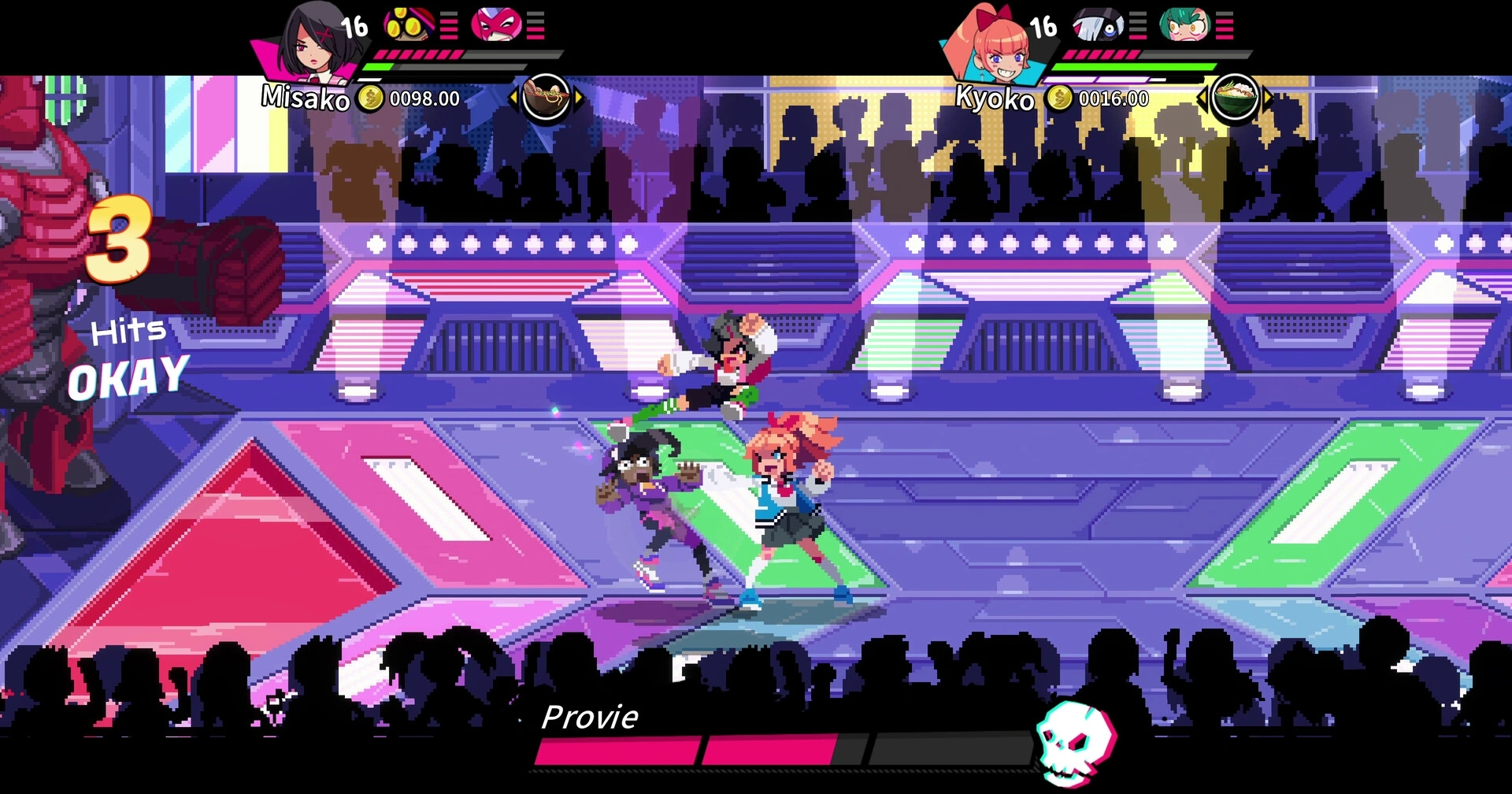1512x794 pixels.
Task: Cycle Misako's item with the left arrow
Action: 513,98
